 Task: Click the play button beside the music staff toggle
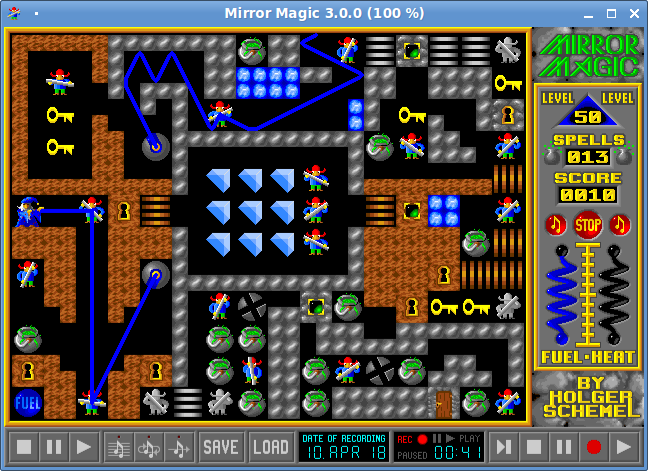point(84,446)
